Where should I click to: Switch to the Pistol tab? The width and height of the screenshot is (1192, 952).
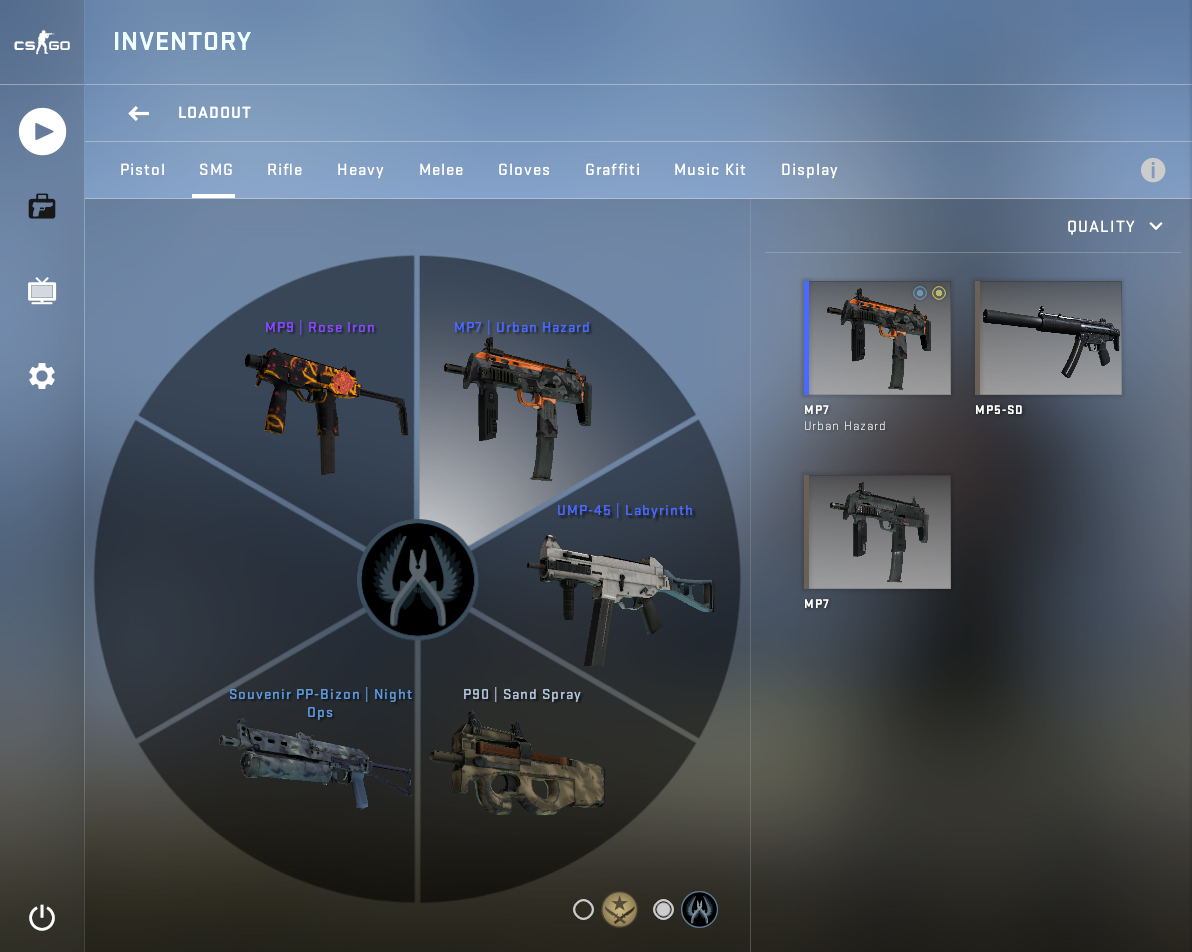pyautogui.click(x=143, y=170)
